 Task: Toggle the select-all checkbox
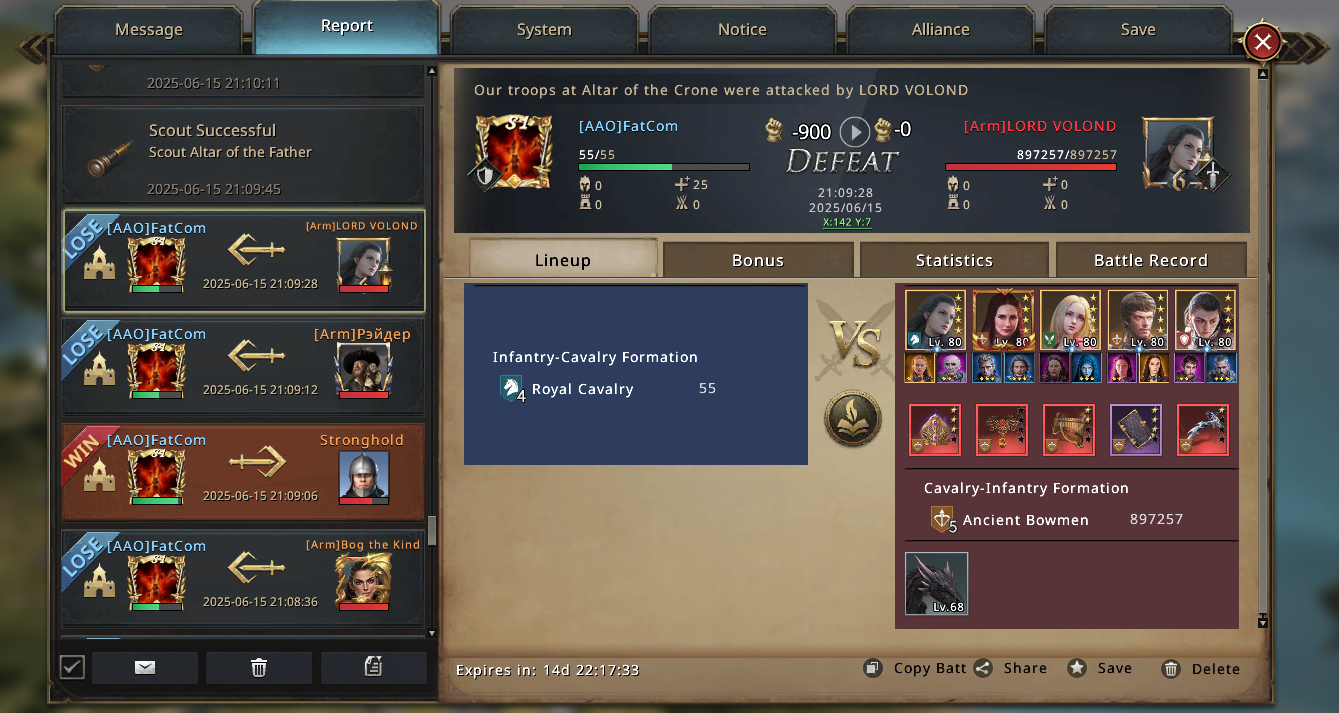[72, 667]
